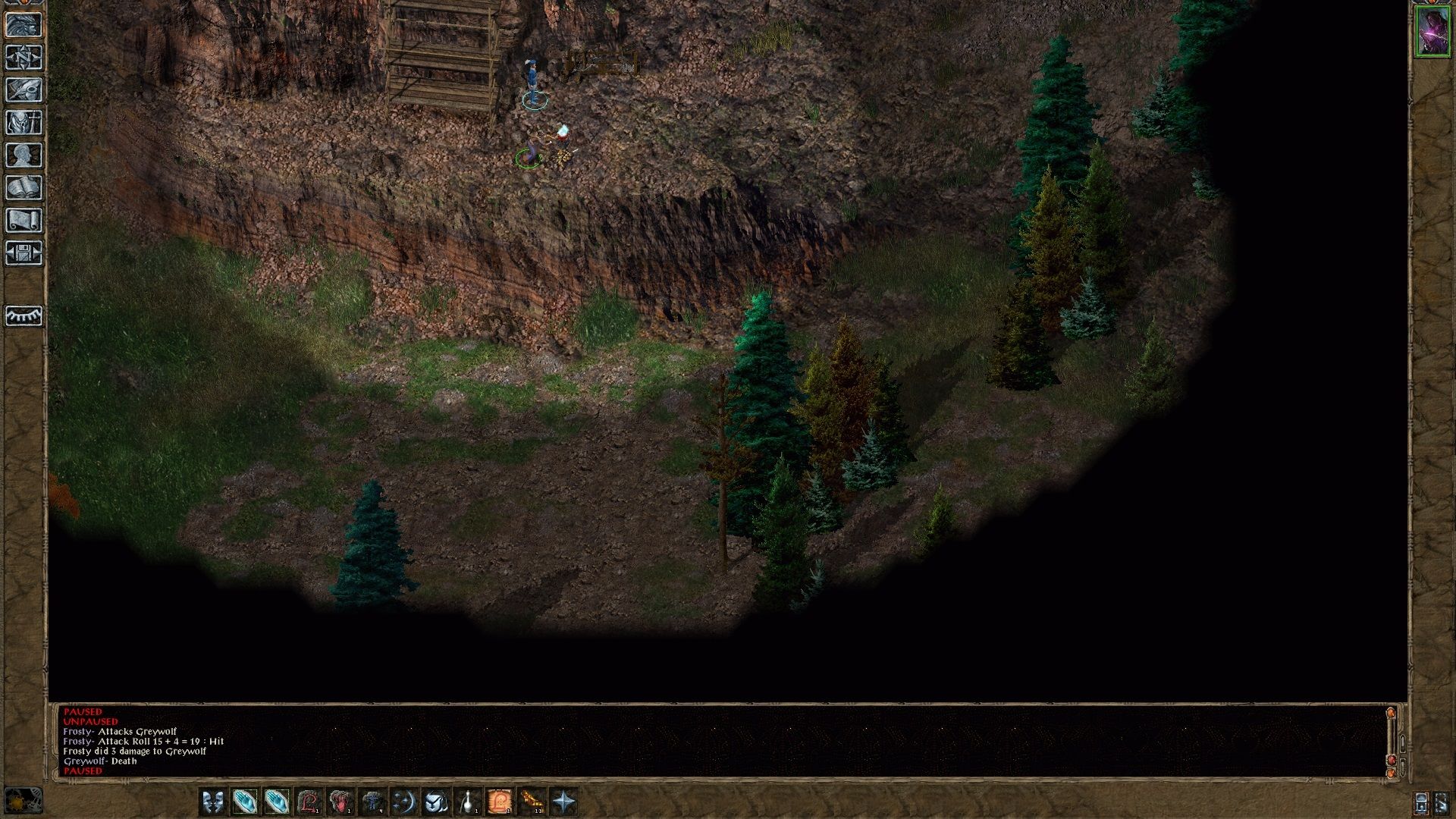Click the dragon crest sidebar icon

coord(24,26)
